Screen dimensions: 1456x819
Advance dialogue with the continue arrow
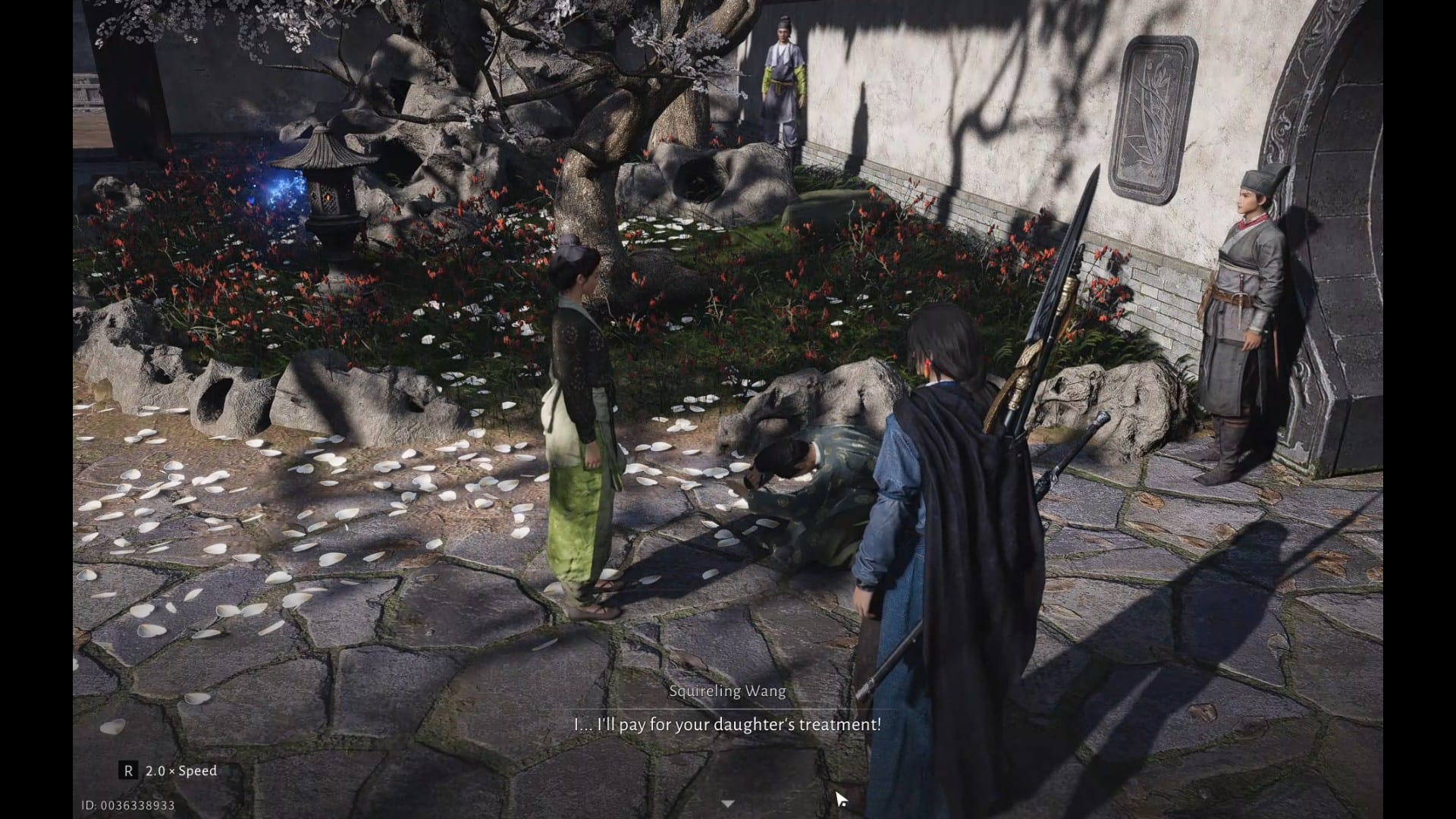tap(727, 803)
